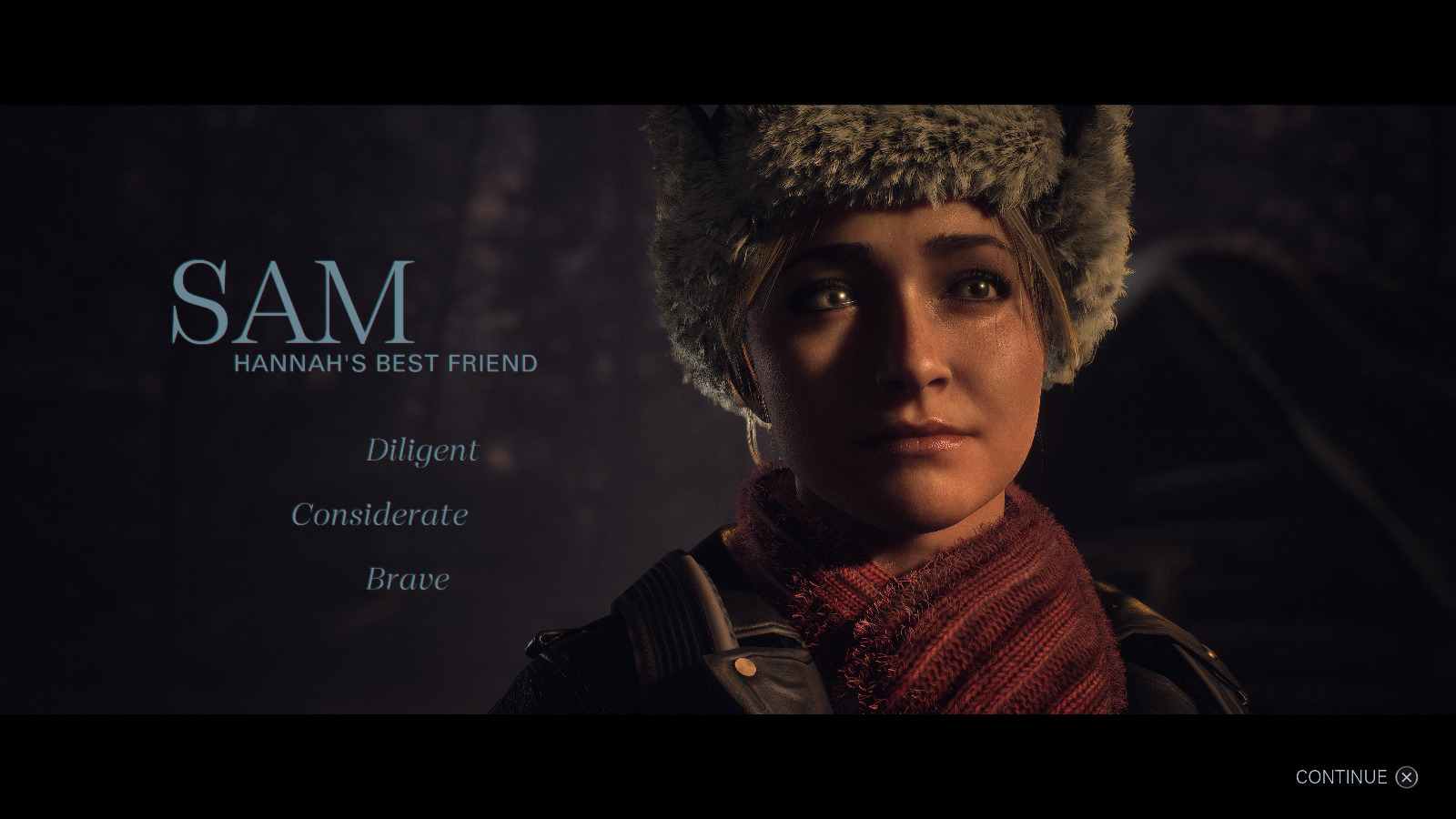Image resolution: width=1456 pixels, height=819 pixels.
Task: Click the bottommost trait in the list
Action: tap(406, 579)
